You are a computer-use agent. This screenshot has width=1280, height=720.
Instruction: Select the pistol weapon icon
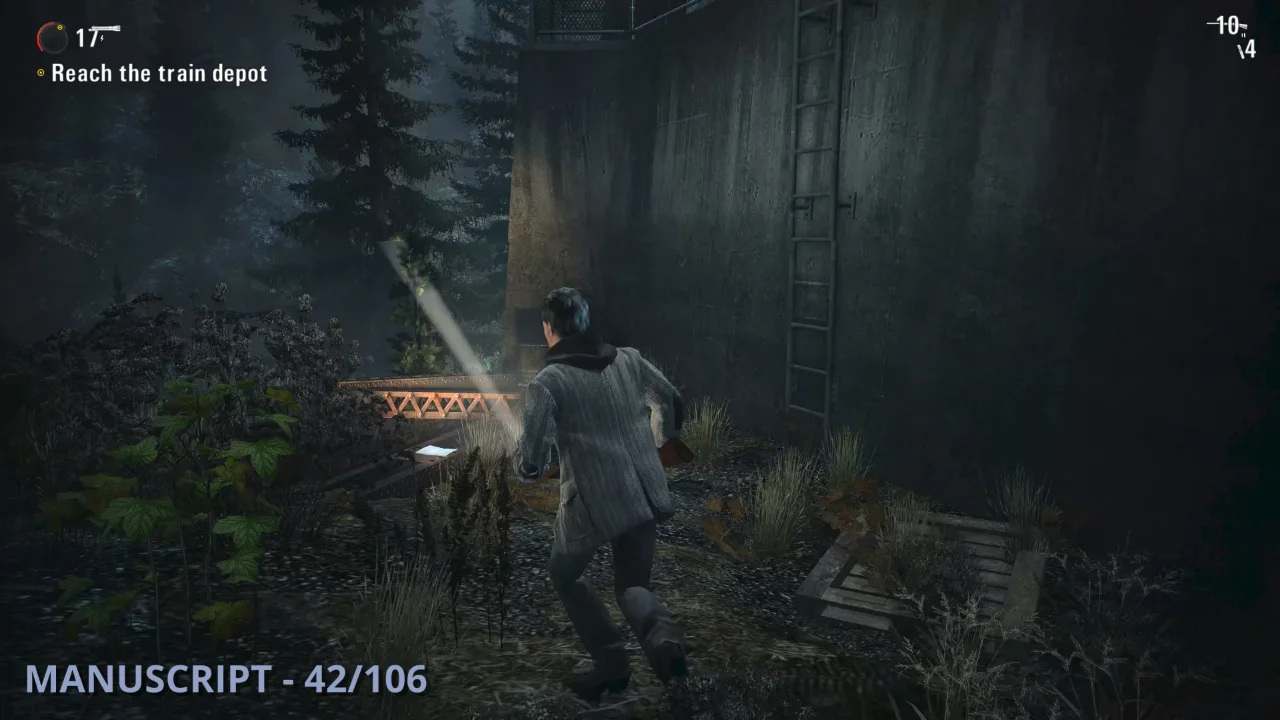click(x=105, y=29)
